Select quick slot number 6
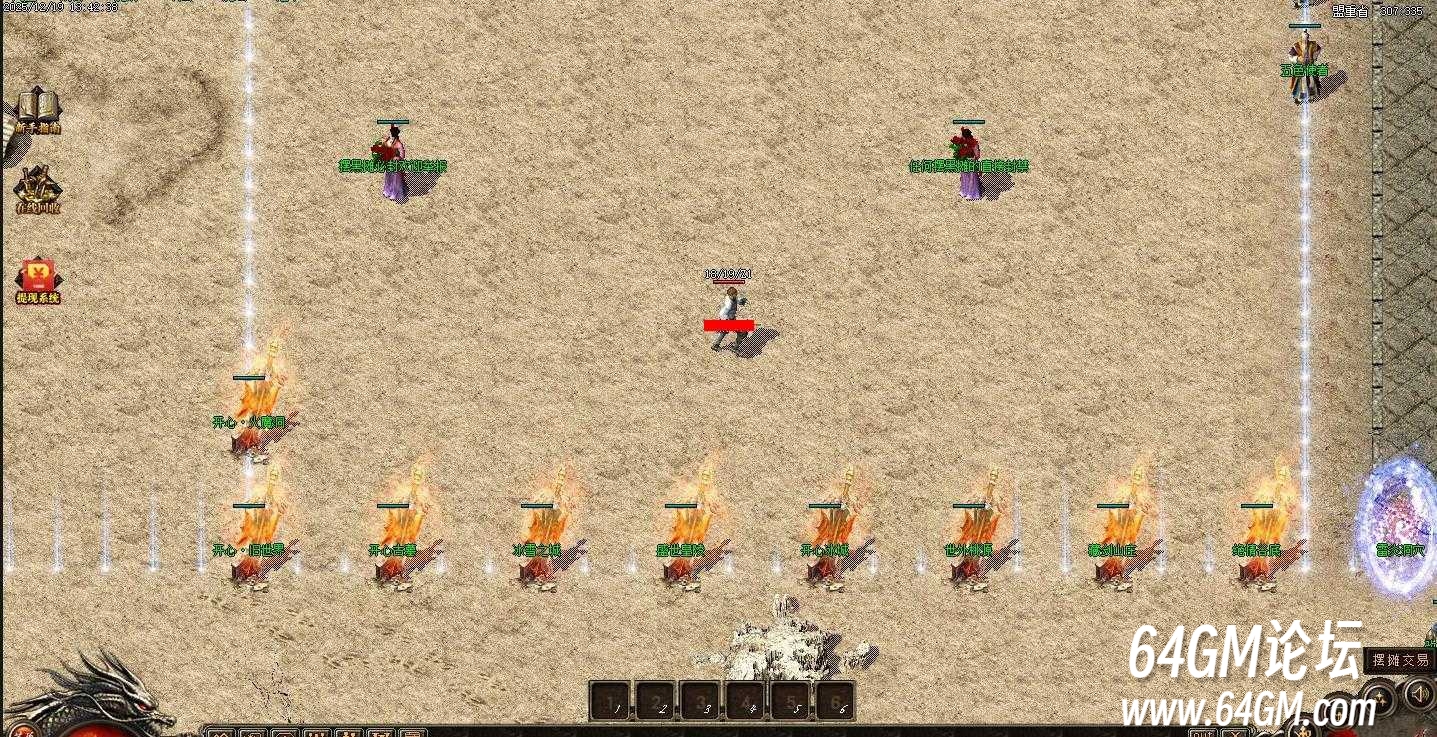Screen dimensions: 1437x737 [x=836, y=701]
